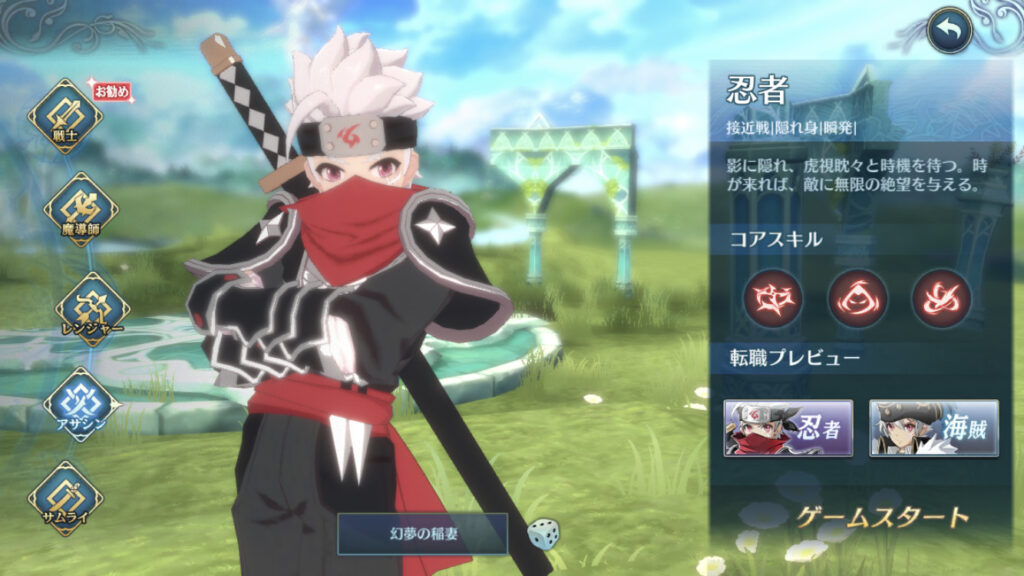View the hooded figure core skill icon
The image size is (1024, 576).
click(857, 298)
